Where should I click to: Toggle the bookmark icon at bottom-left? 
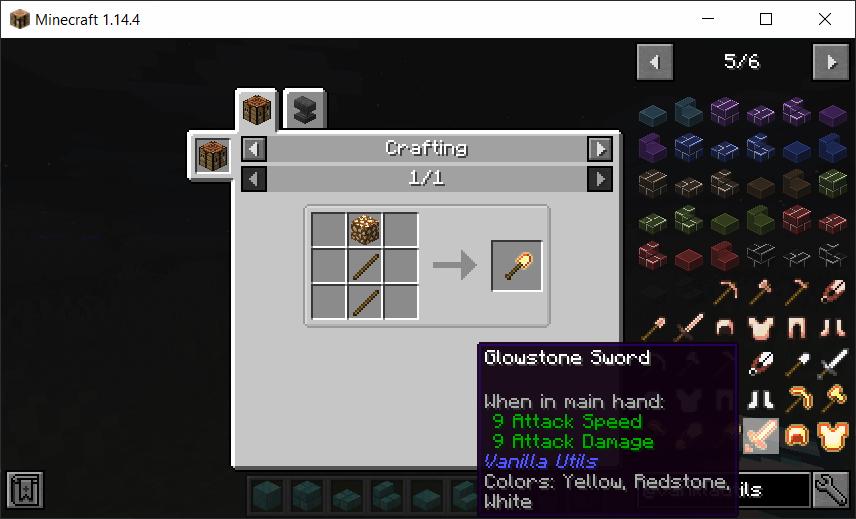23,490
